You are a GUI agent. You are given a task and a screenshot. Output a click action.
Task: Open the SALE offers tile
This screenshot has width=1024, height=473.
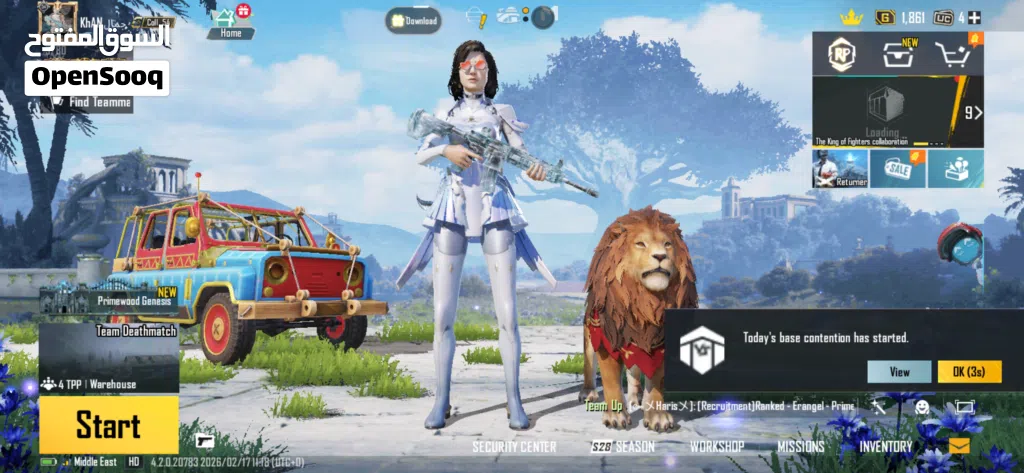click(897, 169)
